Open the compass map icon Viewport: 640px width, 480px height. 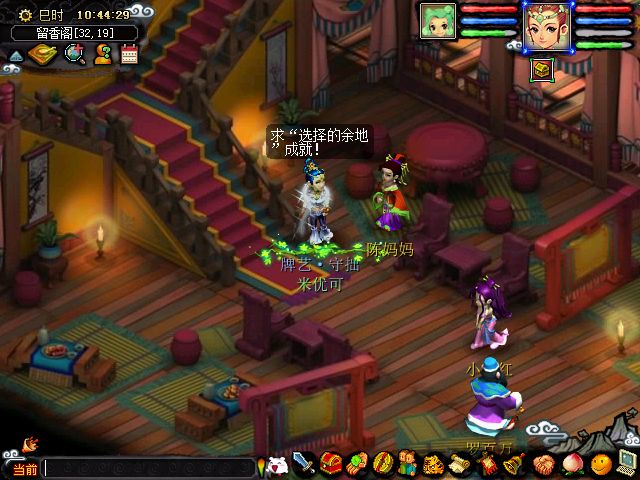pos(43,54)
